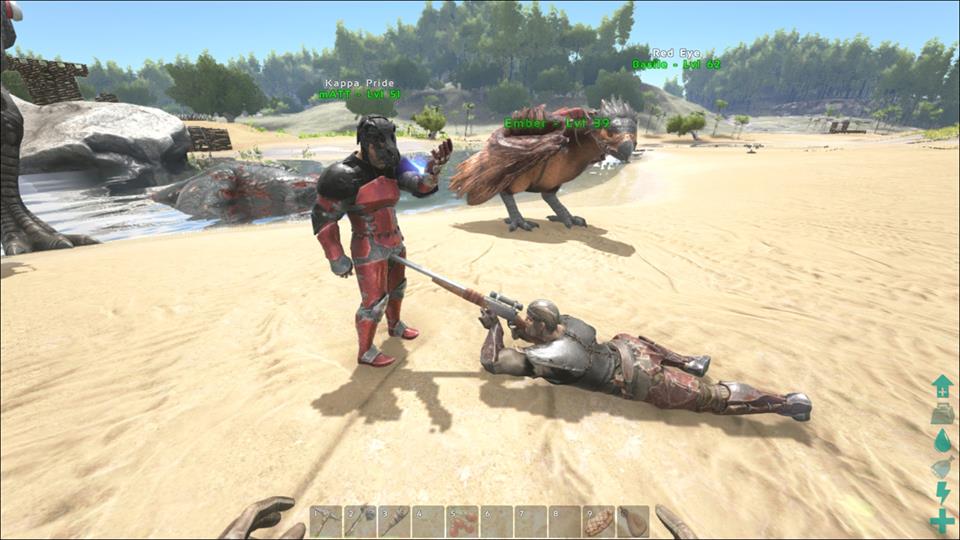This screenshot has width=960, height=540.
Task: Select the pickaxe in hotbar slot 1
Action: [x=326, y=521]
